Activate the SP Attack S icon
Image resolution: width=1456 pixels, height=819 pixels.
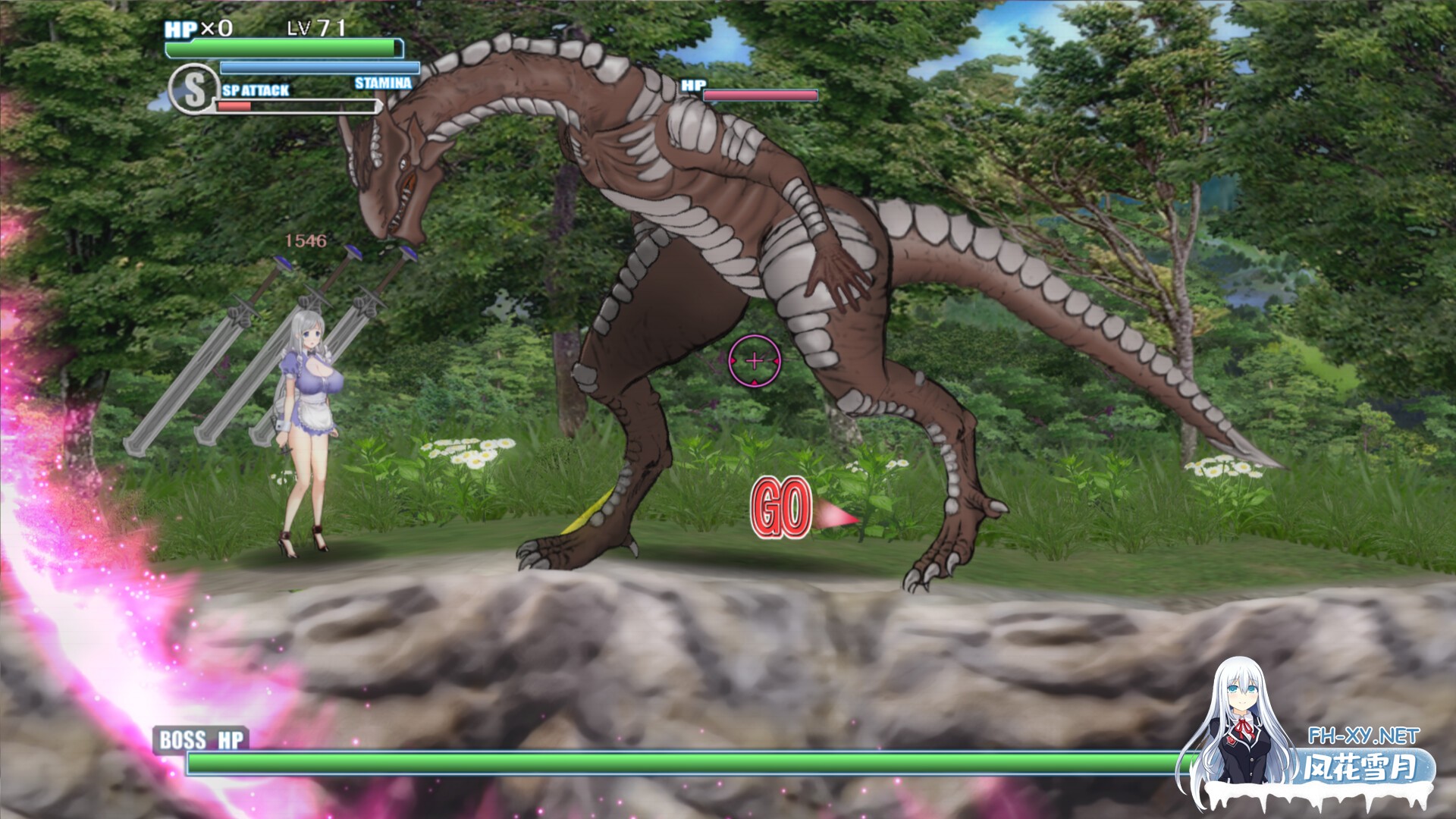tap(193, 89)
